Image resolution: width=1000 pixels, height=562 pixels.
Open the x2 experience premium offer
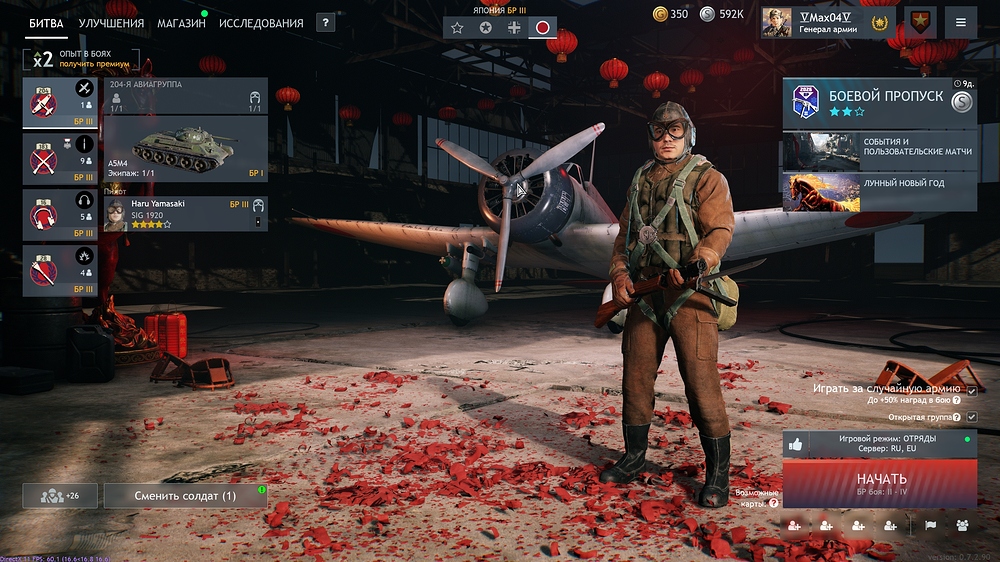tap(81, 59)
